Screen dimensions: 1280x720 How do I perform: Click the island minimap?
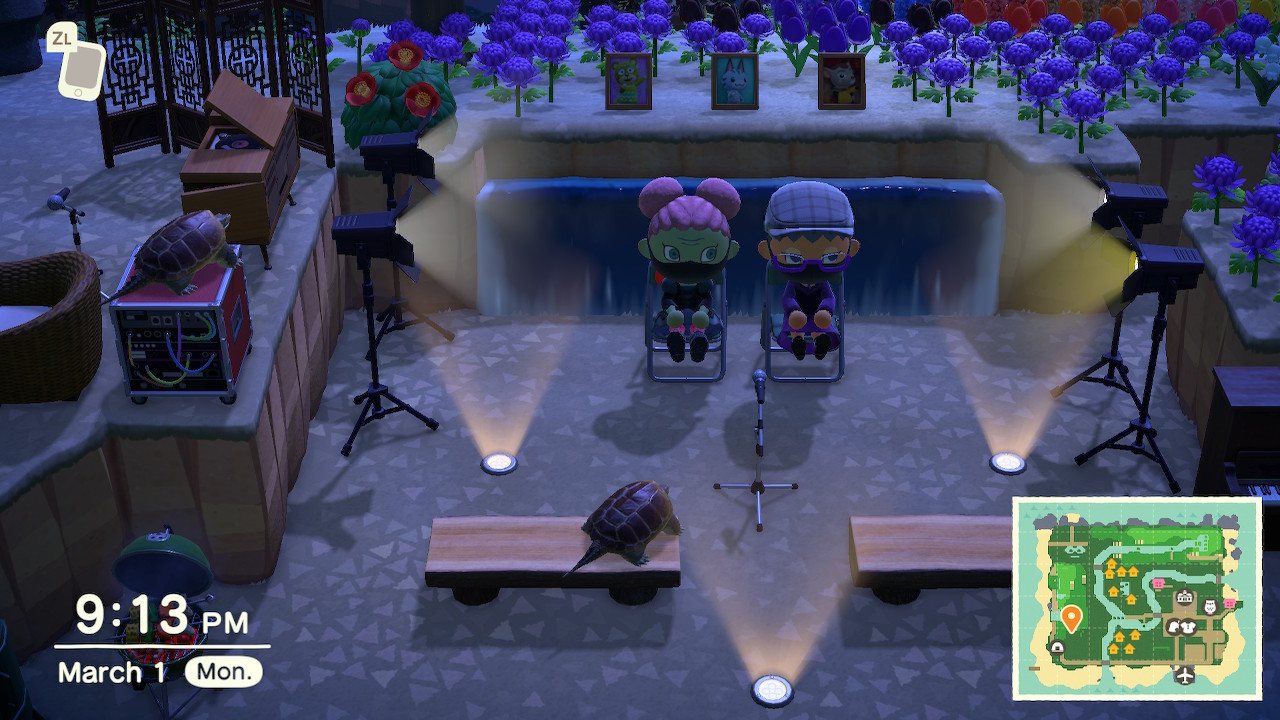(1137, 598)
